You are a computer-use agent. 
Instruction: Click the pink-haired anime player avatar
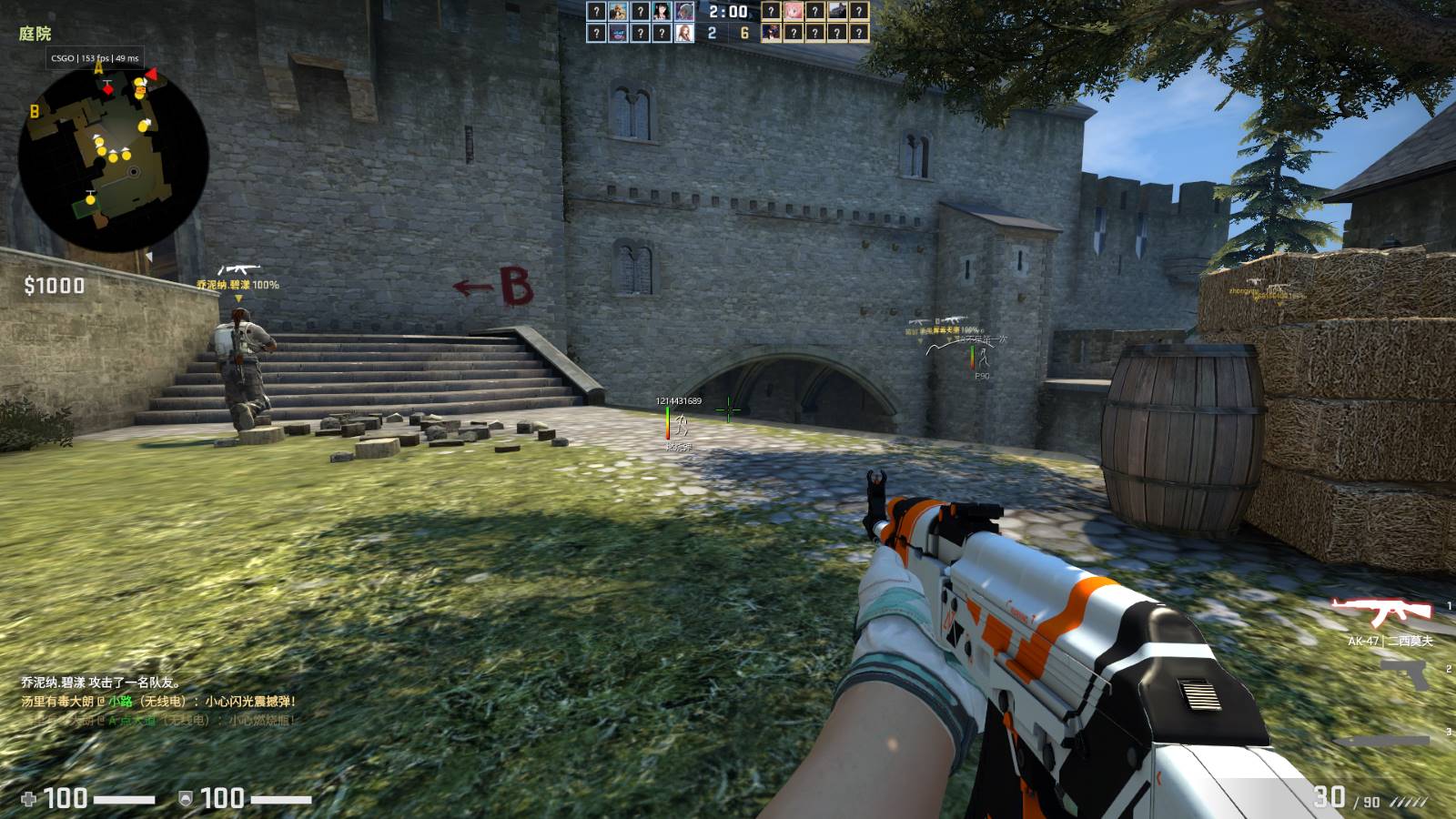(x=793, y=12)
